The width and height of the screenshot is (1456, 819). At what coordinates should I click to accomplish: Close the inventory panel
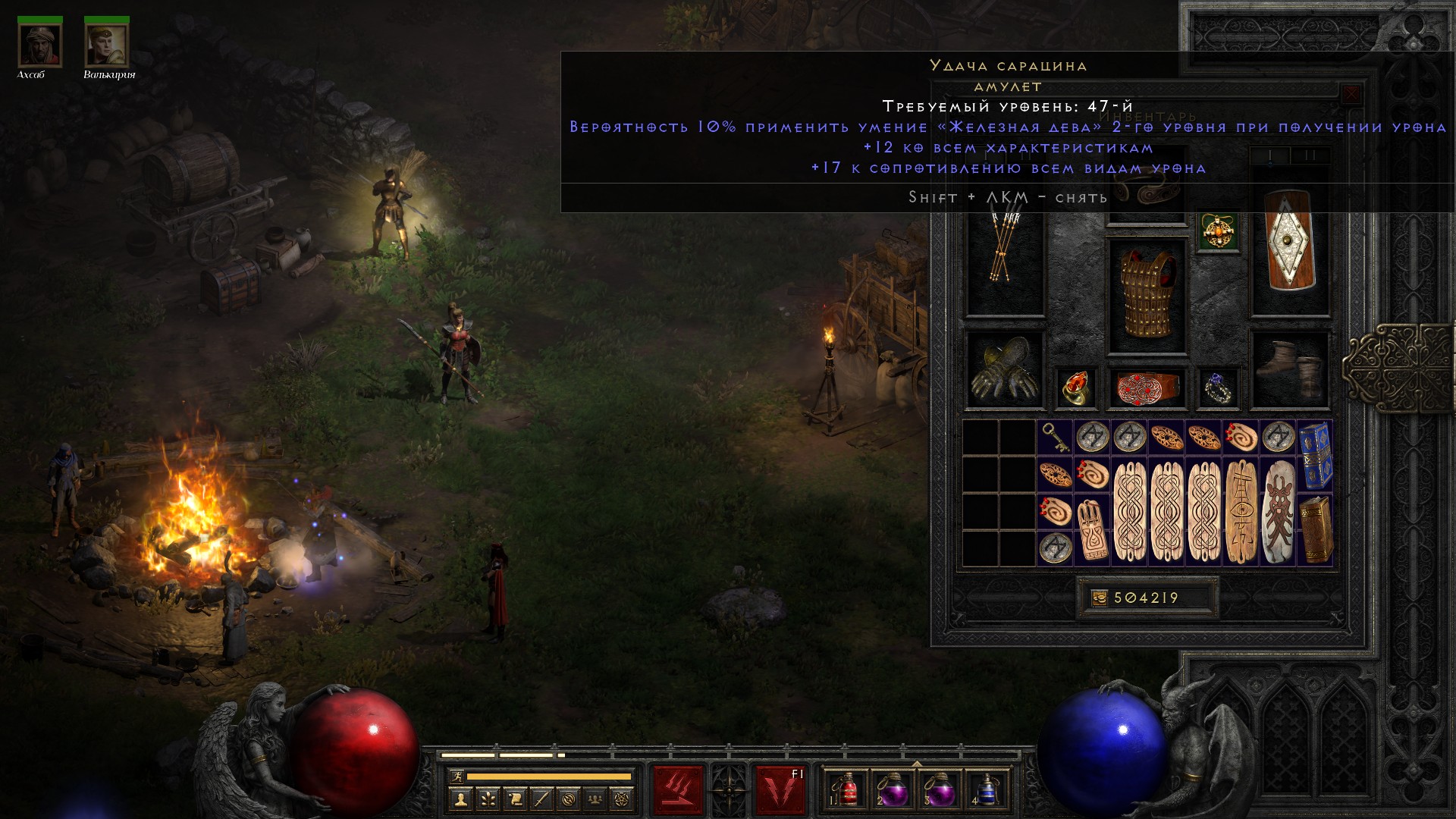click(1351, 95)
